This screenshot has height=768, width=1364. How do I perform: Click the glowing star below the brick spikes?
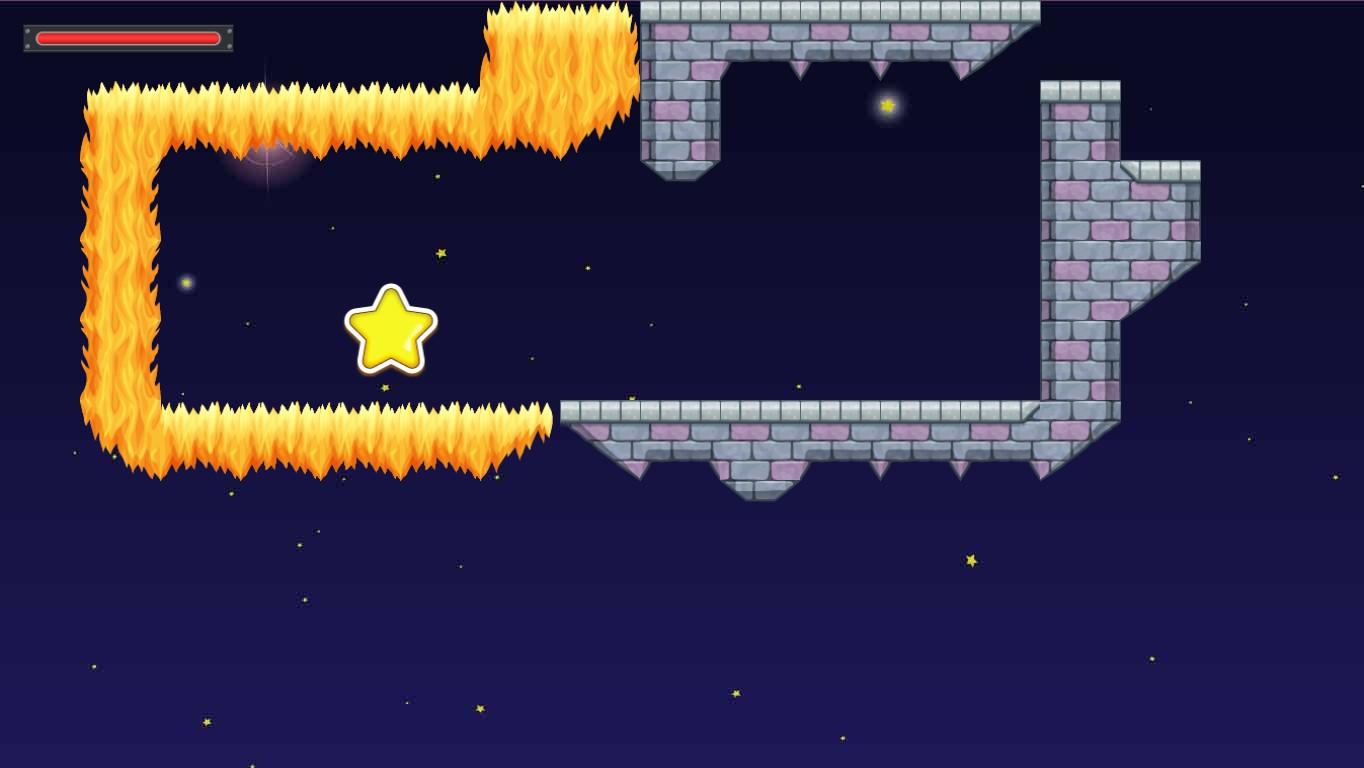pyautogui.click(x=887, y=103)
